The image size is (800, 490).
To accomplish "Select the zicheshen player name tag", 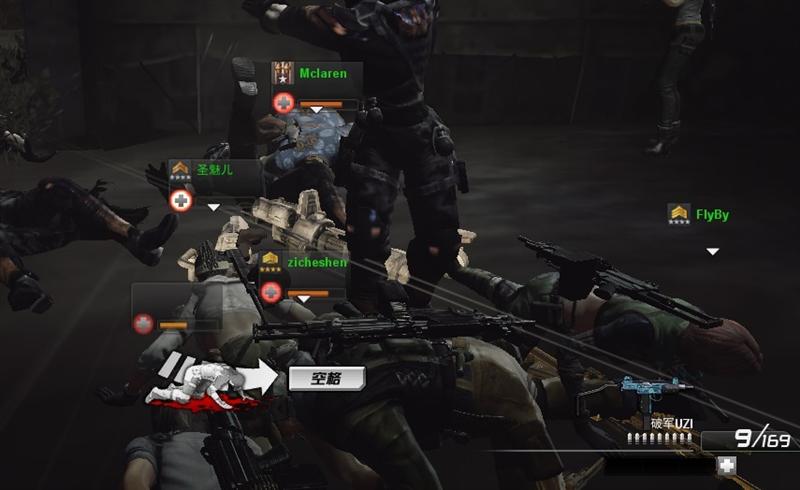I will point(317,262).
